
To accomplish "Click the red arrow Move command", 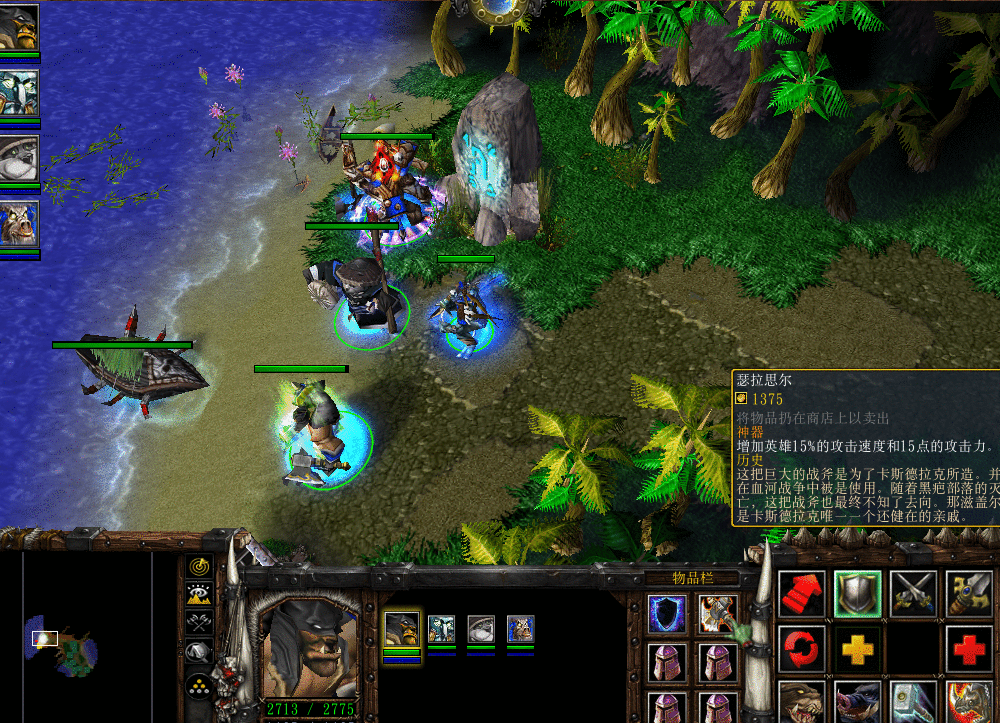I will pyautogui.click(x=801, y=595).
